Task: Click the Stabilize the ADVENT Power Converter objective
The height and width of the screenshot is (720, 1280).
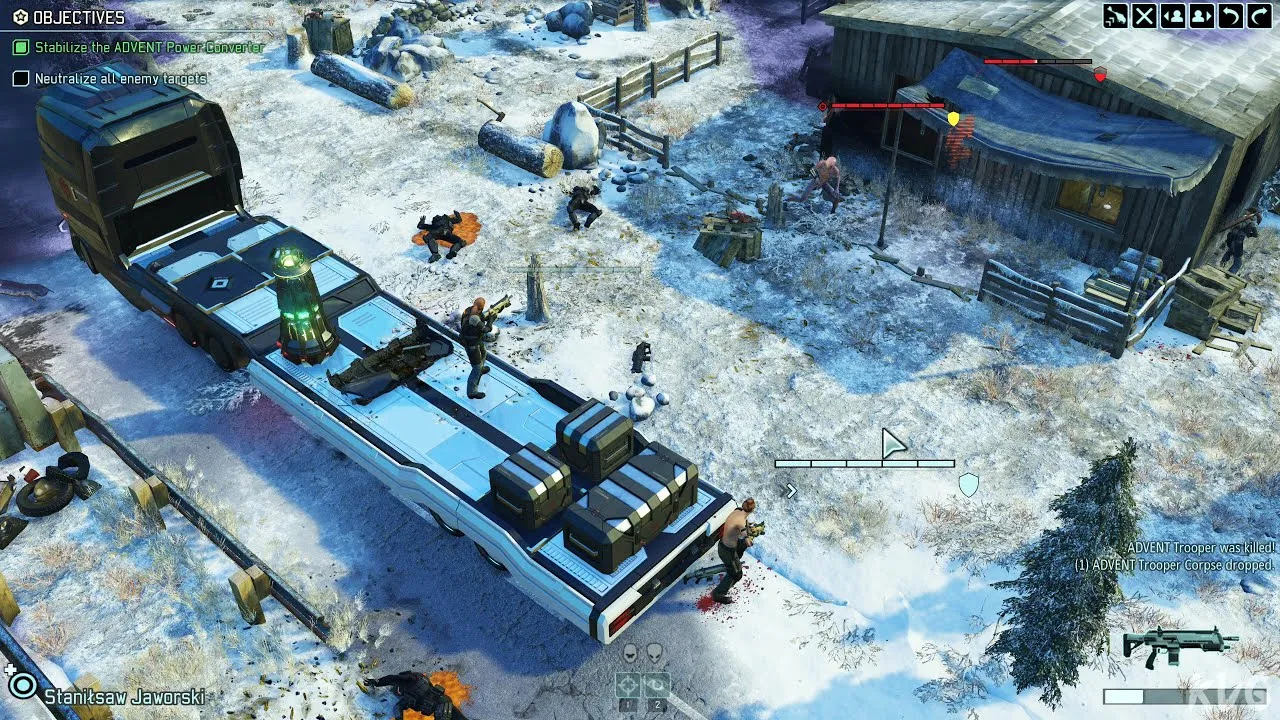Action: pos(149,47)
